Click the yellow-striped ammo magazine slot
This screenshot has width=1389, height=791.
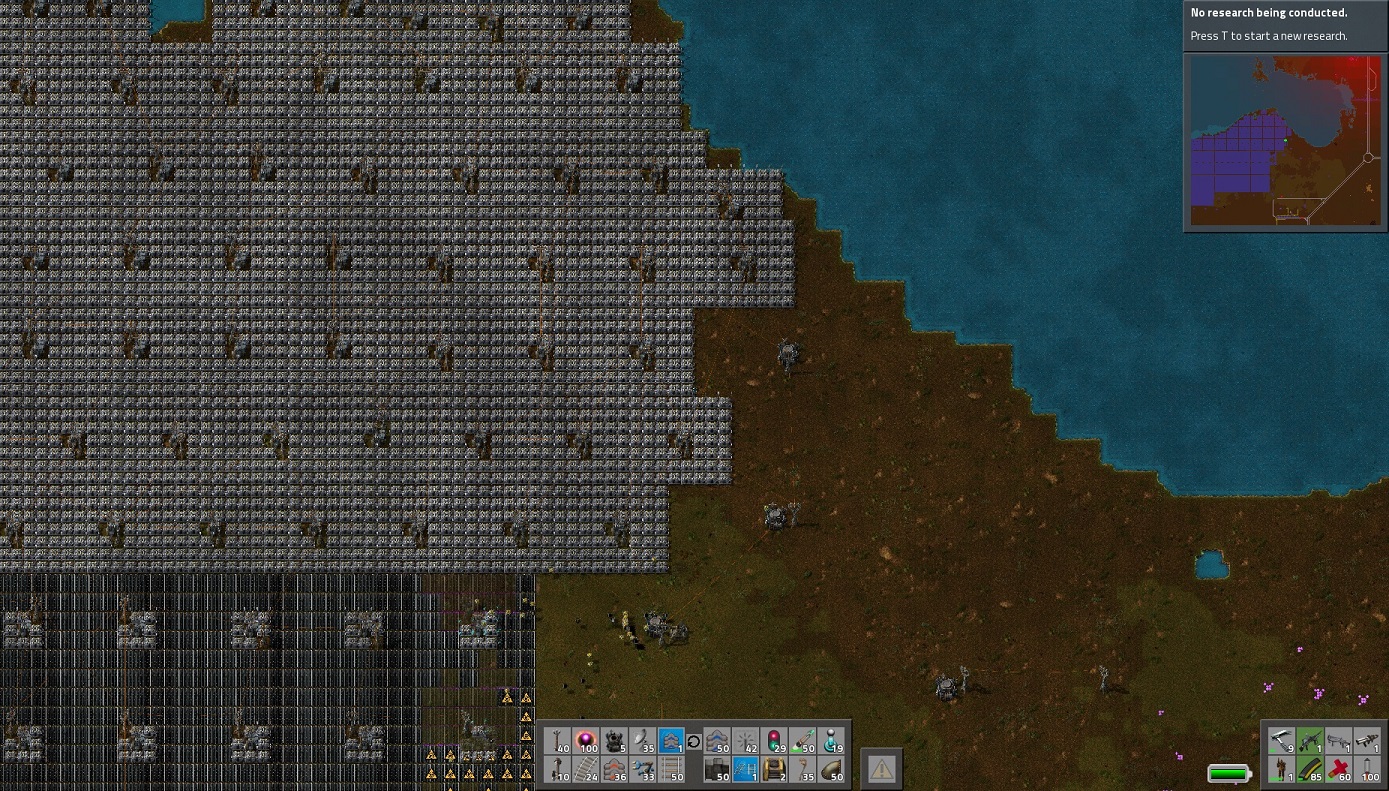(x=1310, y=769)
